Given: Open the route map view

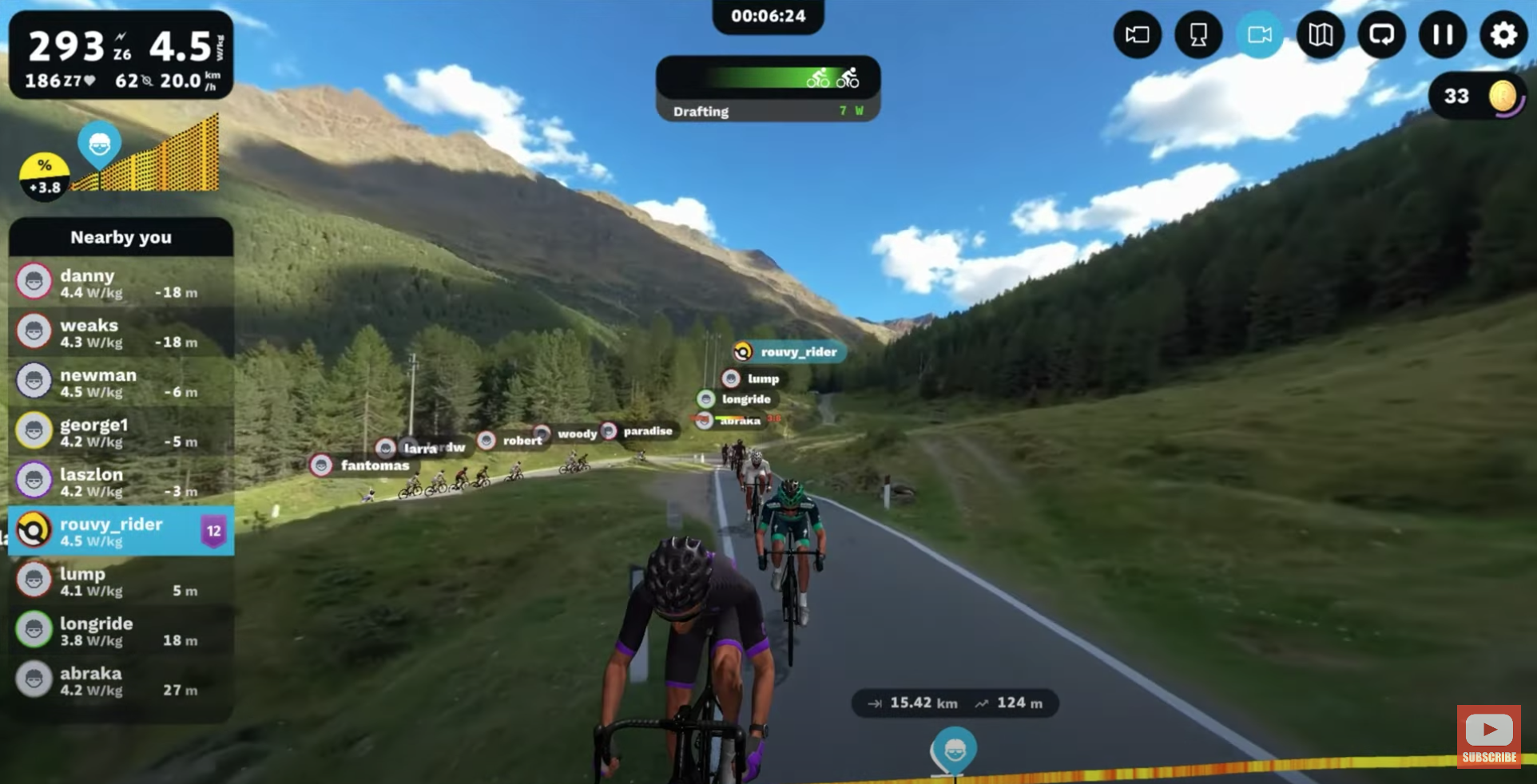Looking at the screenshot, I should click(1321, 34).
